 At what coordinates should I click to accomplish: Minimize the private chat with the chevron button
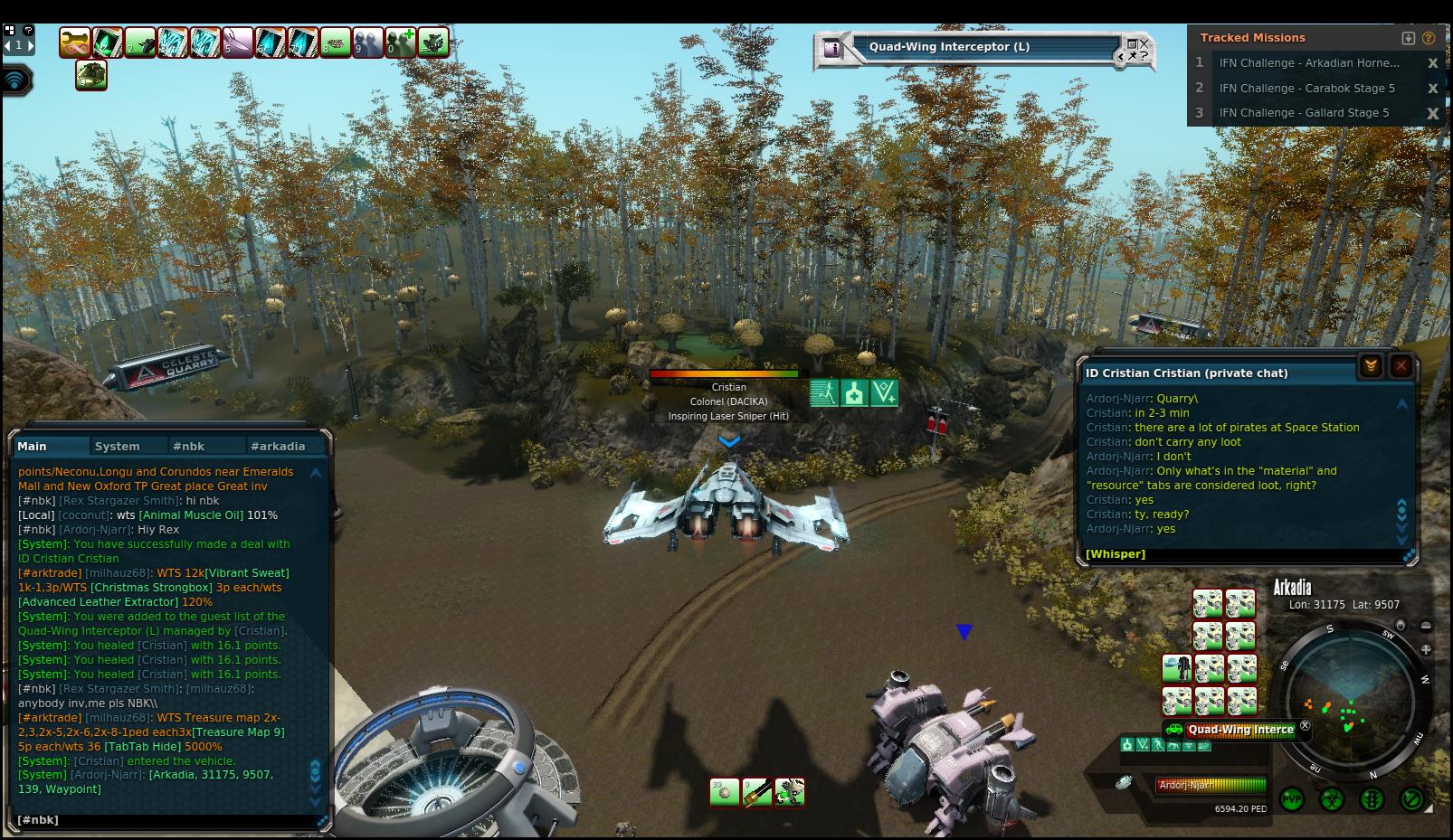pos(1371,366)
